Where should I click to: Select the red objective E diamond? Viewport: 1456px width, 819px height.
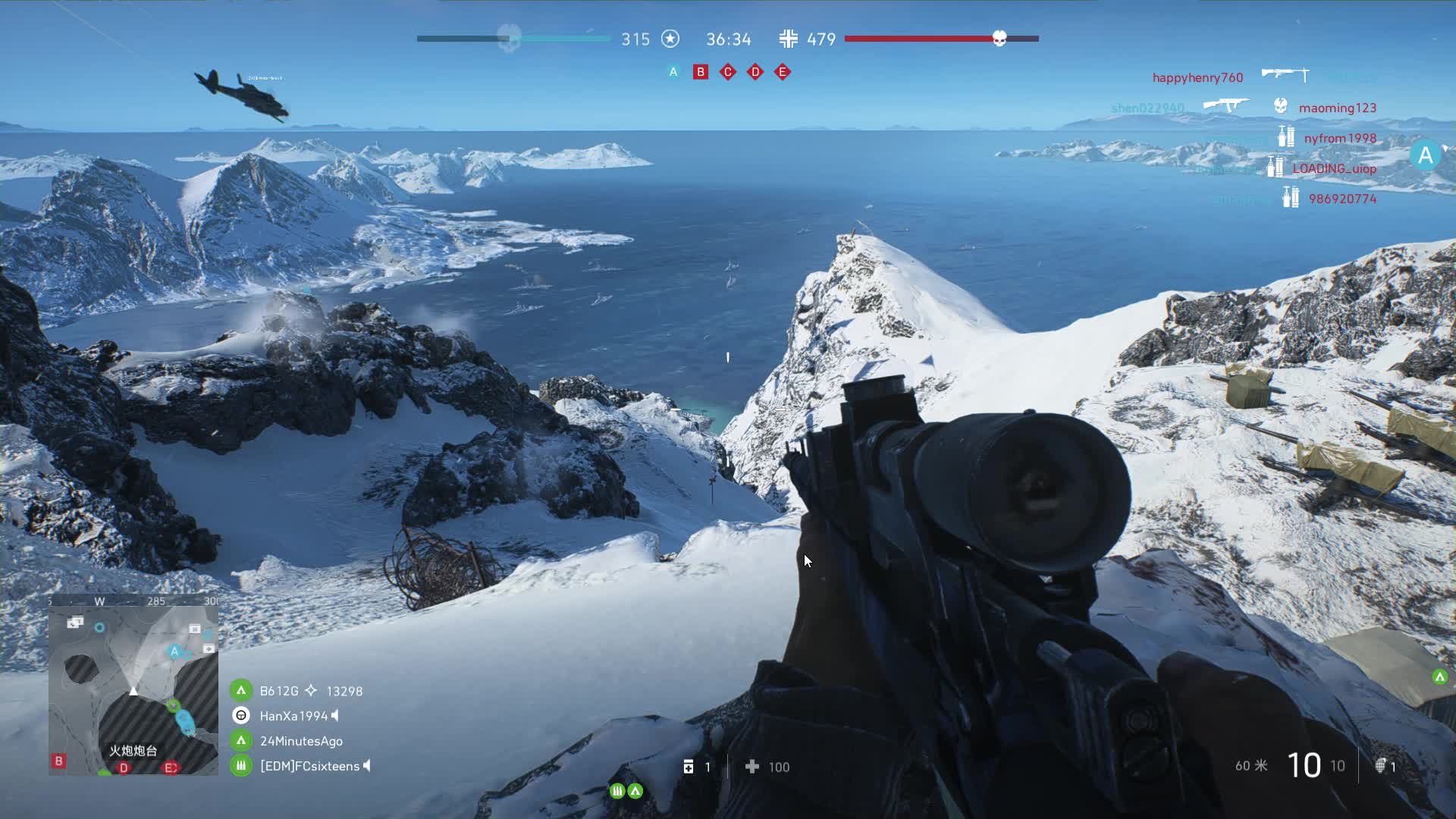coord(783,72)
